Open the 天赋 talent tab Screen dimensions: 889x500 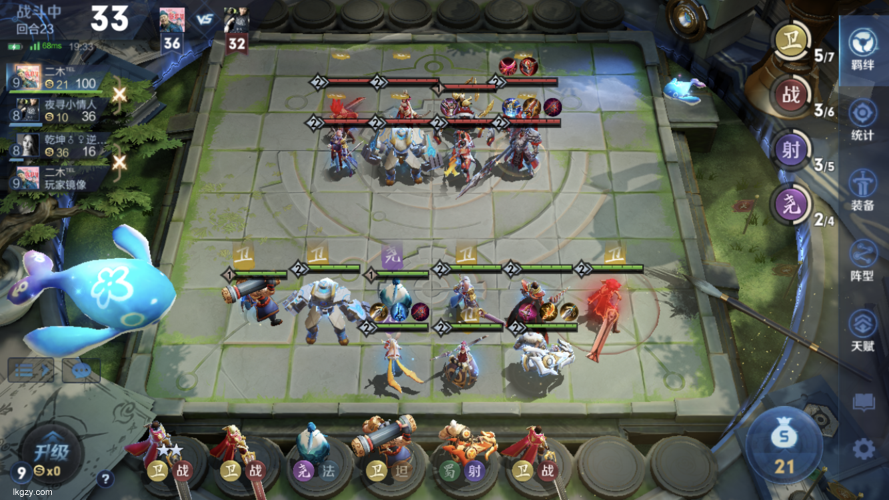862,327
